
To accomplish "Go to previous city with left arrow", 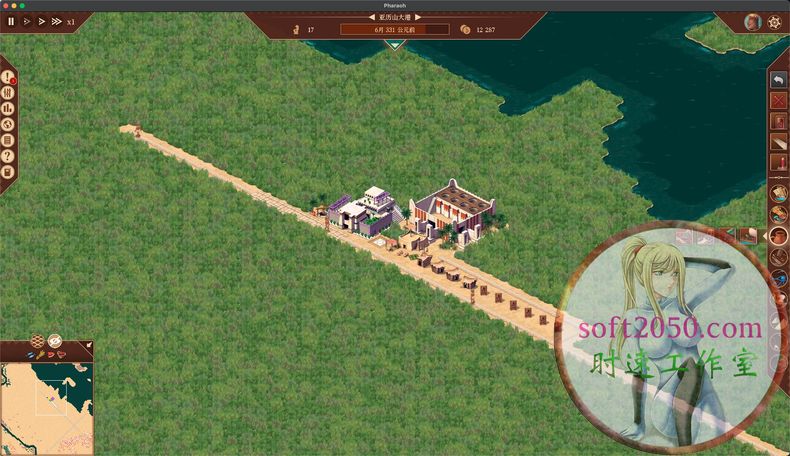I will point(372,17).
